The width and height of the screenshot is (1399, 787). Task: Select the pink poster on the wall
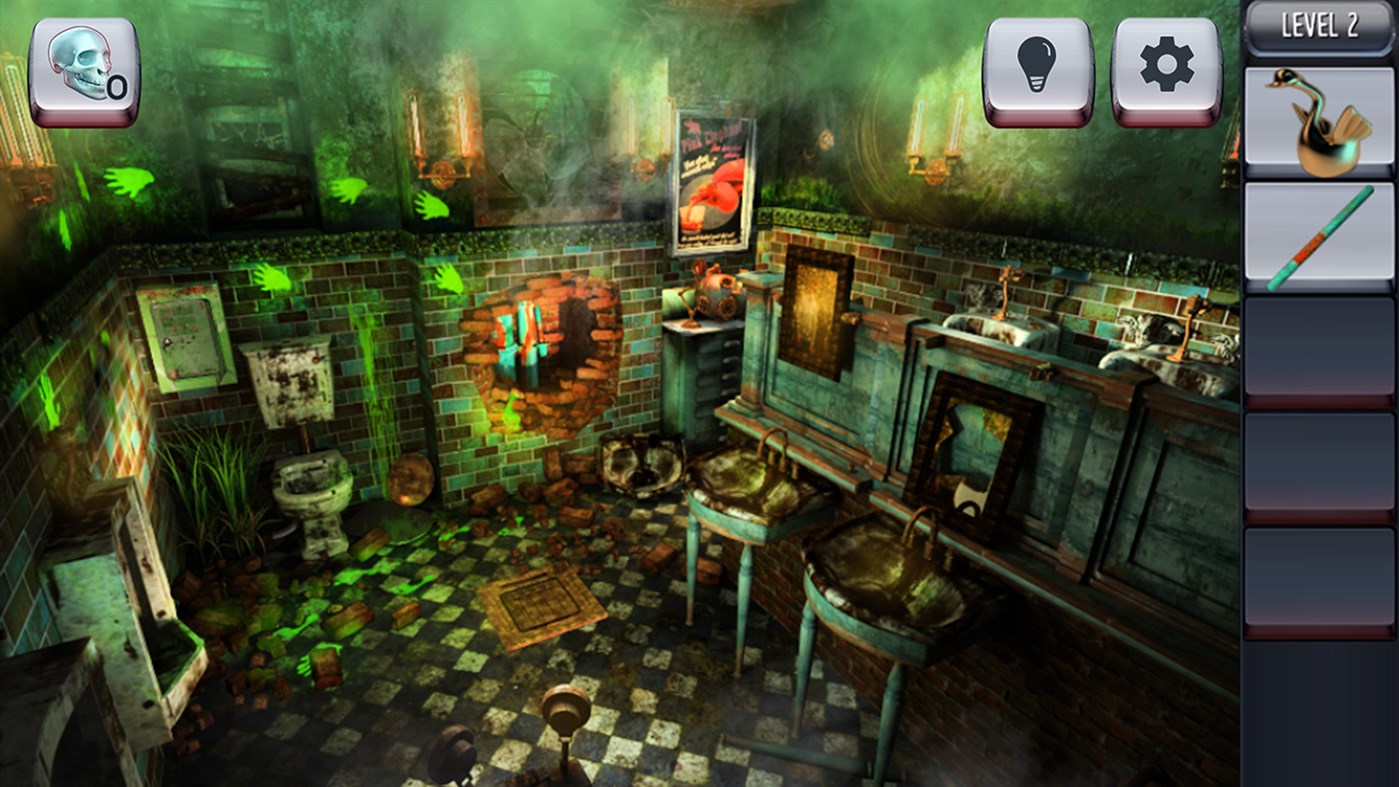point(712,180)
